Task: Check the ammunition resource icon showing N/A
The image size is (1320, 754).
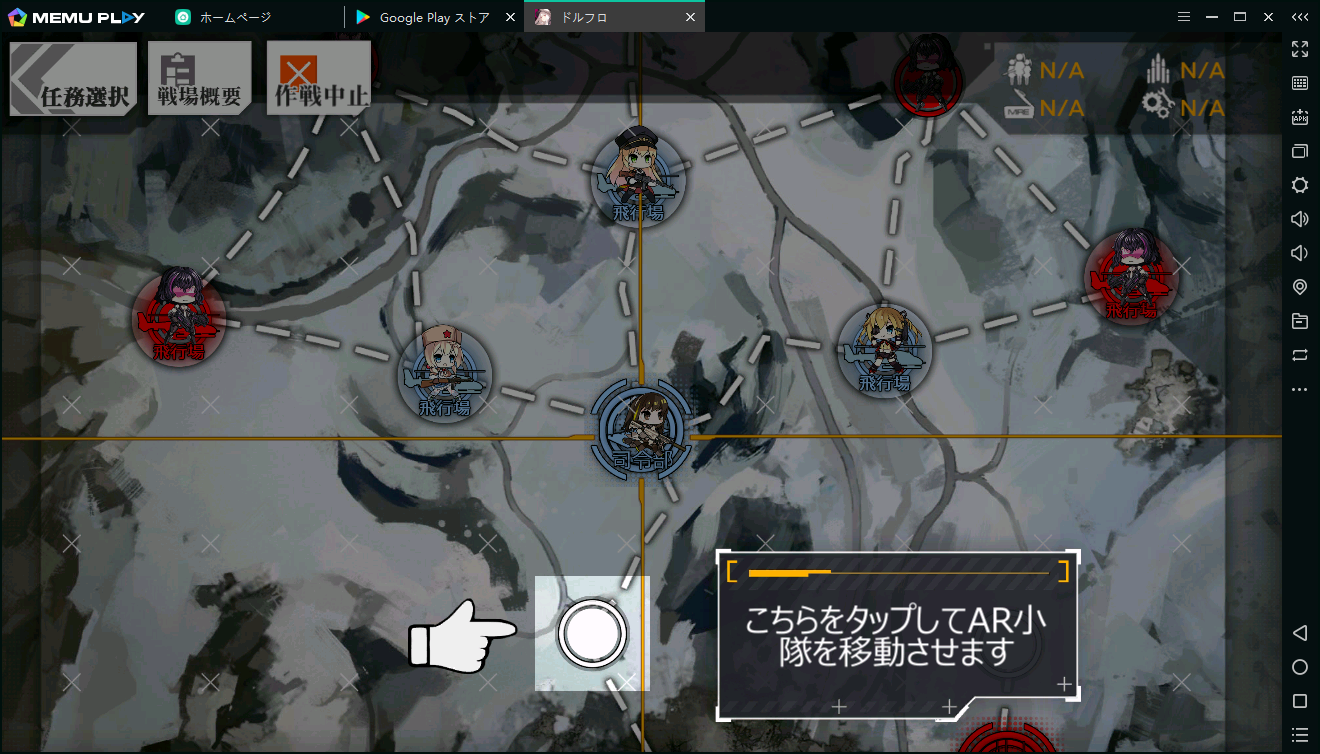Action: click(1158, 70)
